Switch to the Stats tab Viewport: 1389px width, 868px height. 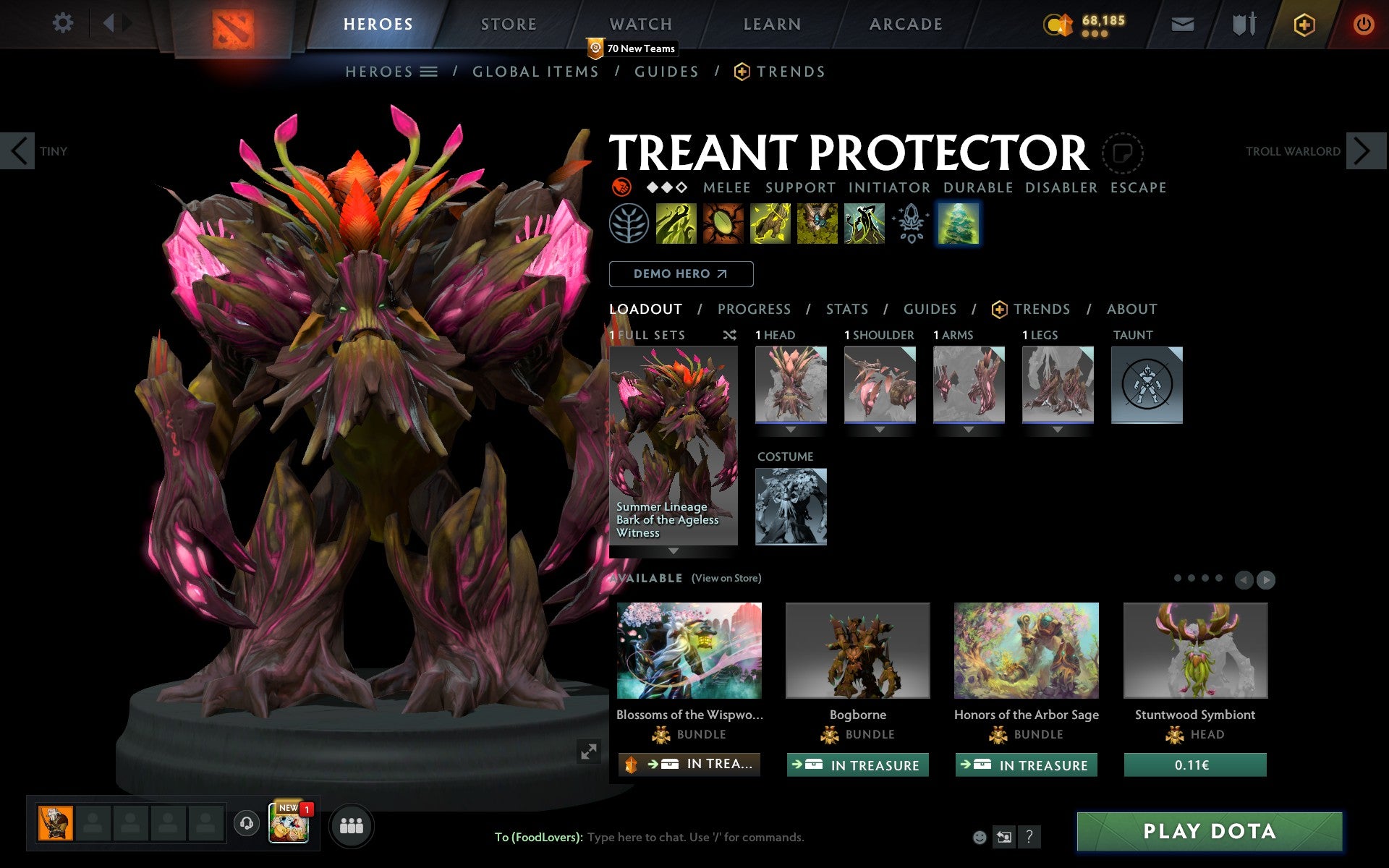(846, 310)
